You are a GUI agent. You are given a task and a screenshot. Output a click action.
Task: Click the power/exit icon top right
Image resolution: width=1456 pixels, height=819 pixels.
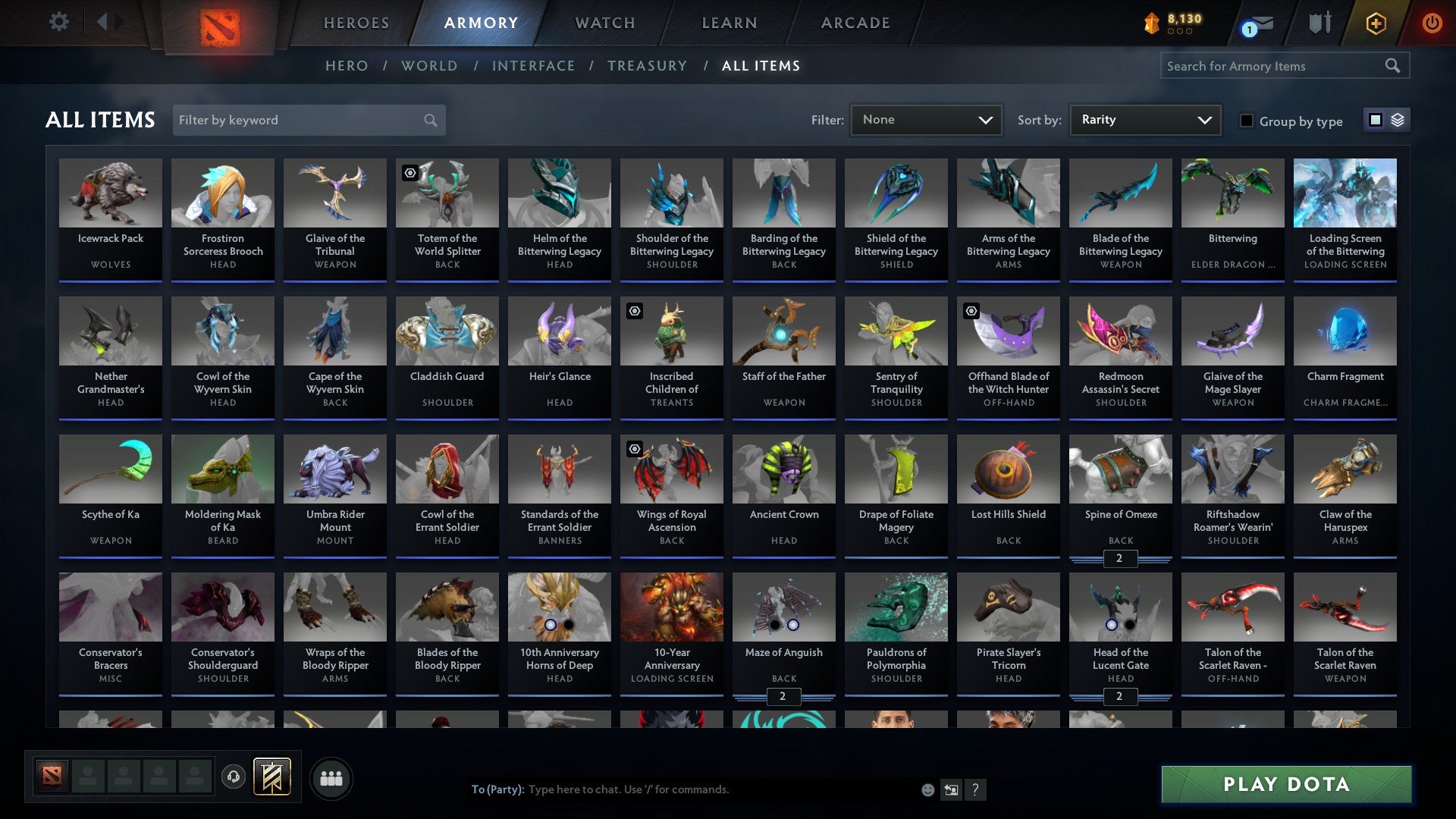coord(1432,23)
